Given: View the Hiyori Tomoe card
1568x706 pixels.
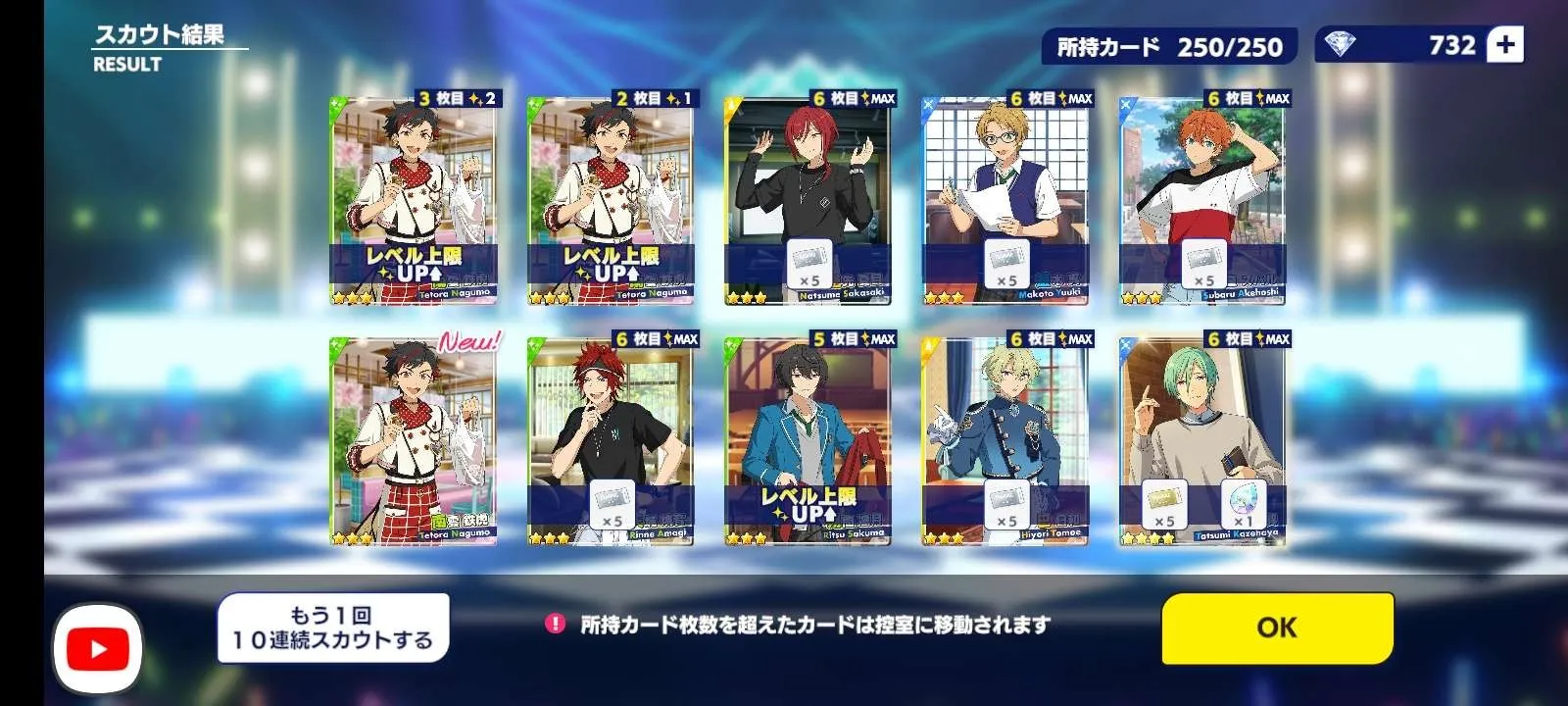Looking at the screenshot, I should click(x=1005, y=441).
